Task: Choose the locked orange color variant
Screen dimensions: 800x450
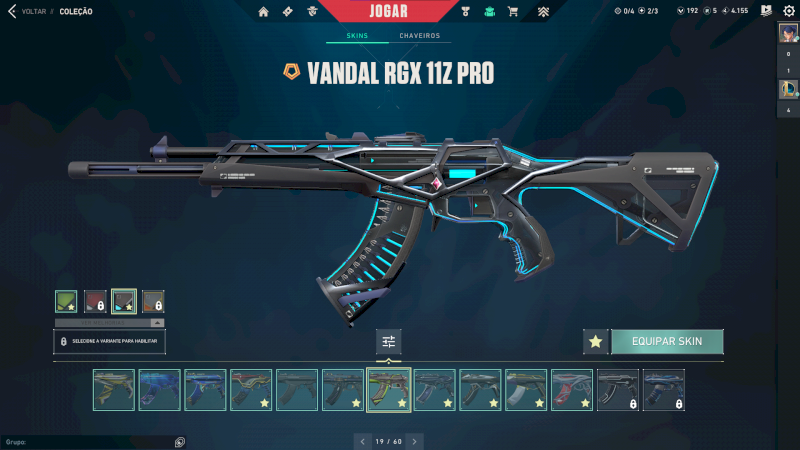Action: click(x=153, y=301)
